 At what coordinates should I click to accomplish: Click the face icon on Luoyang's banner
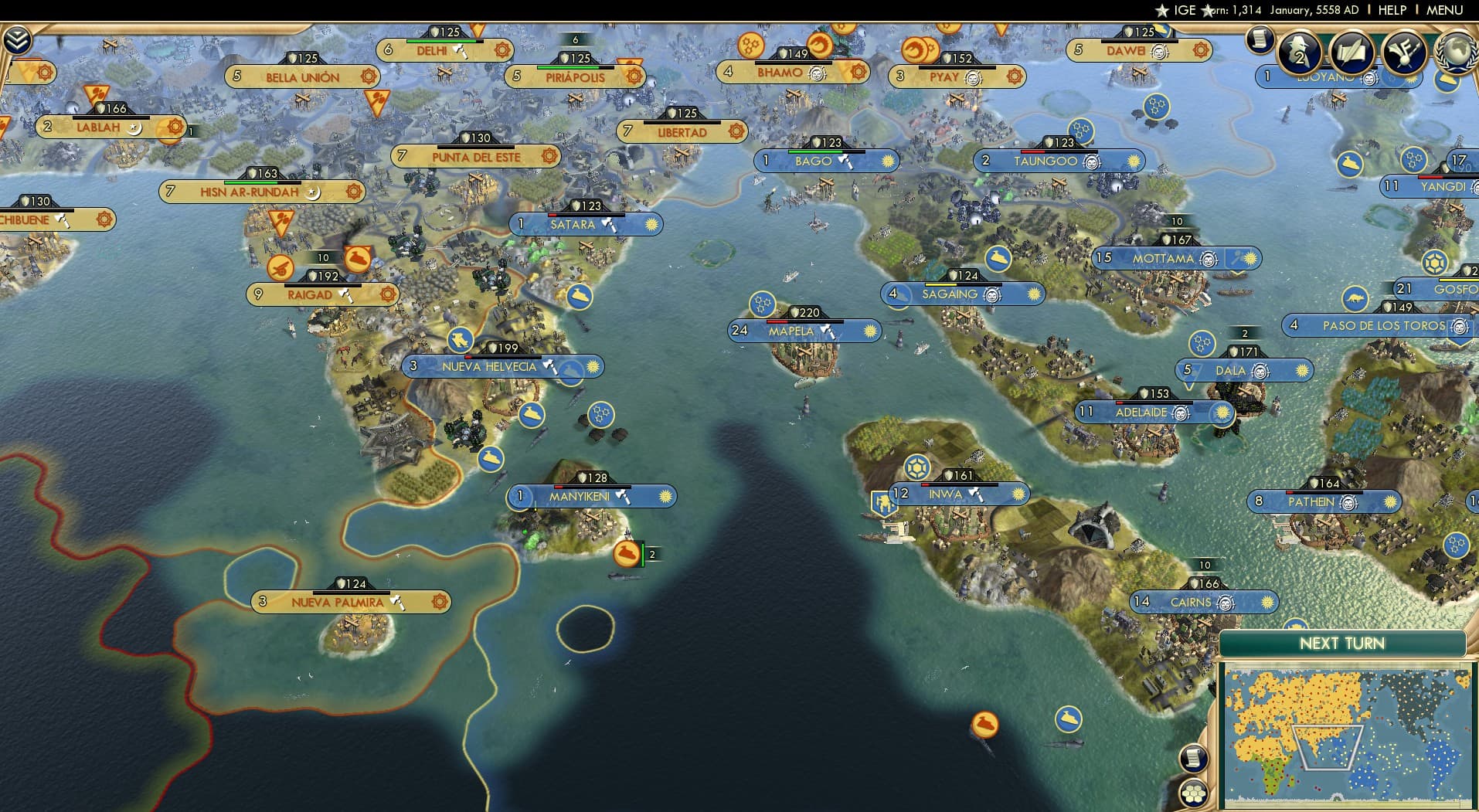1369,79
